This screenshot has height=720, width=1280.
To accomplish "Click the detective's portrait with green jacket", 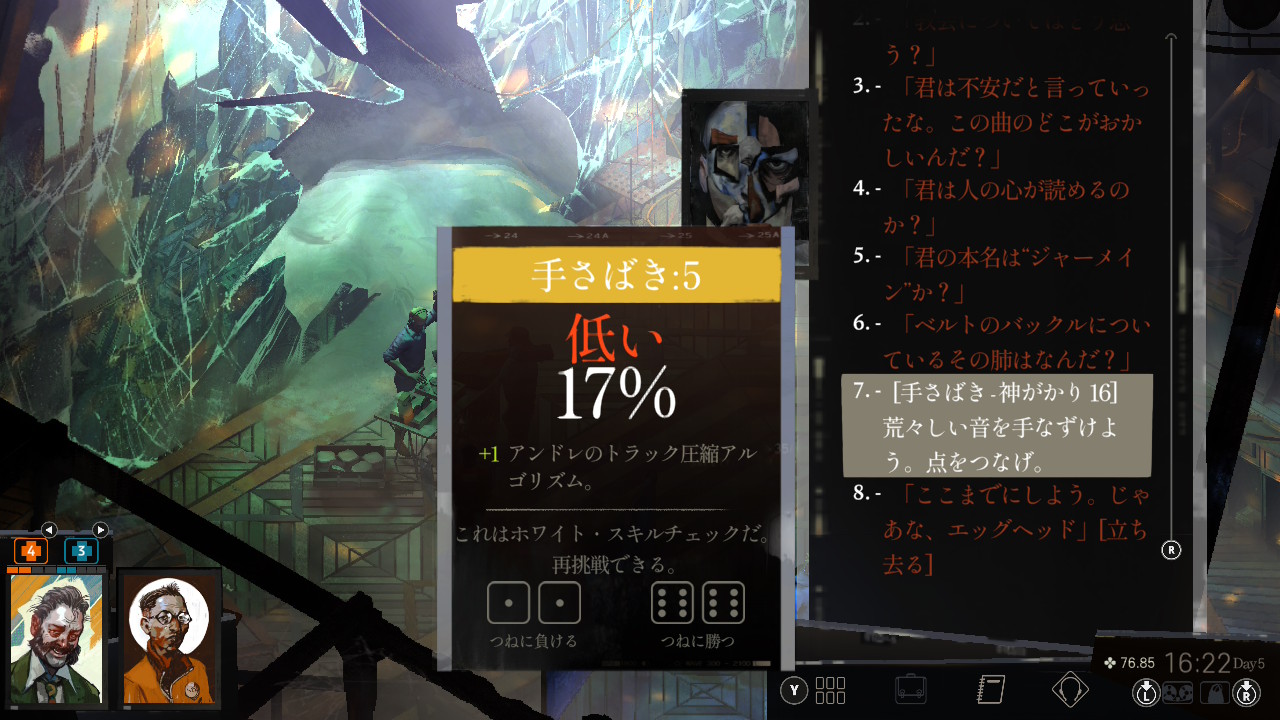I will (57, 638).
